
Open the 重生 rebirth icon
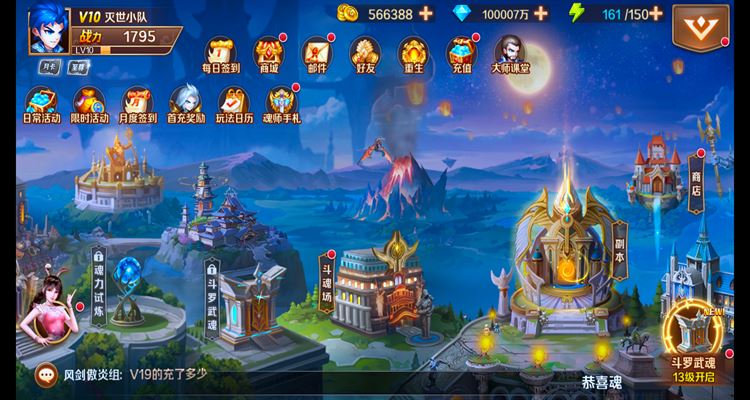(413, 55)
